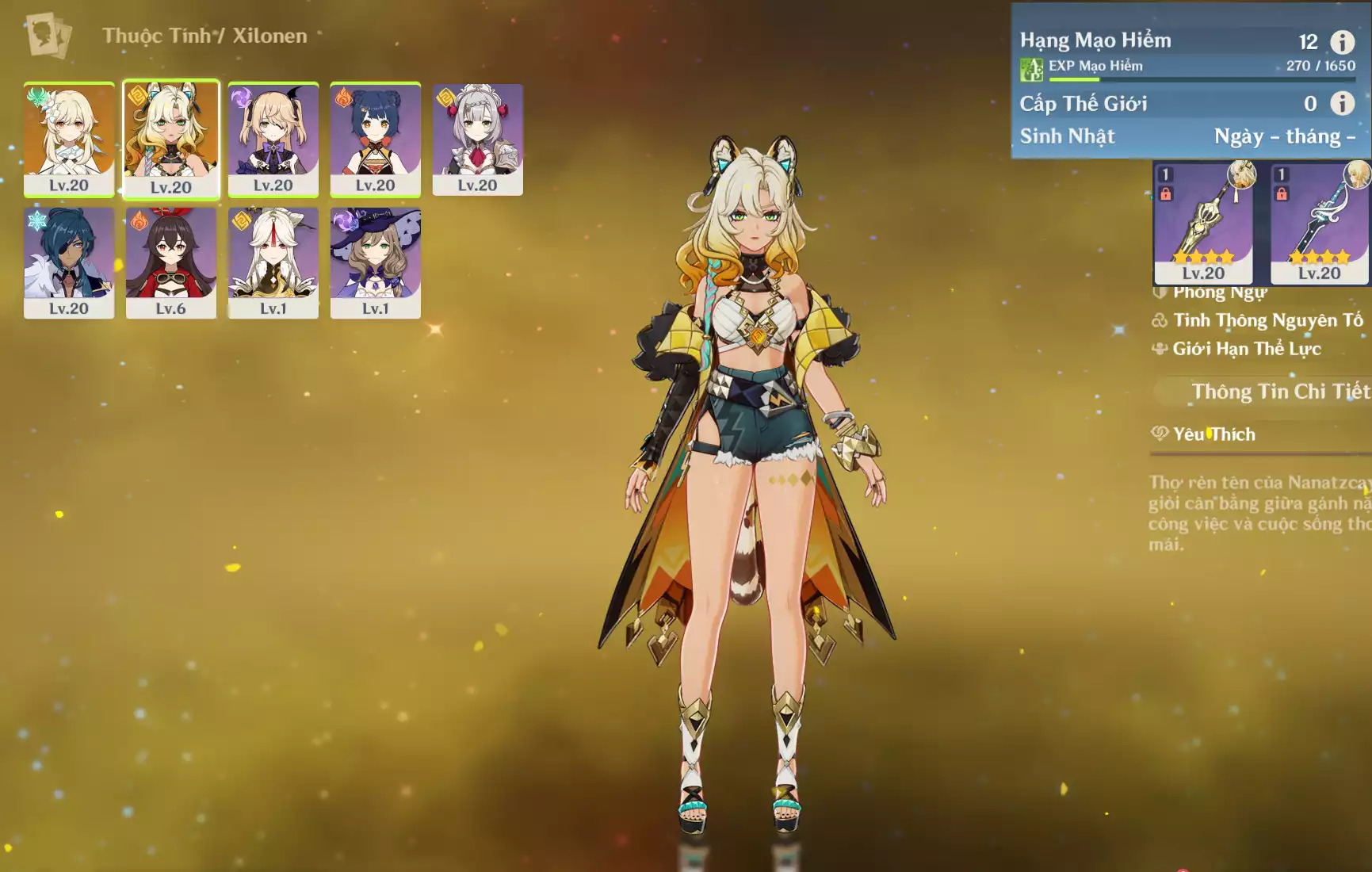Select Amber, the Lv.6 character
The height and width of the screenshot is (872, 1372).
[171, 262]
